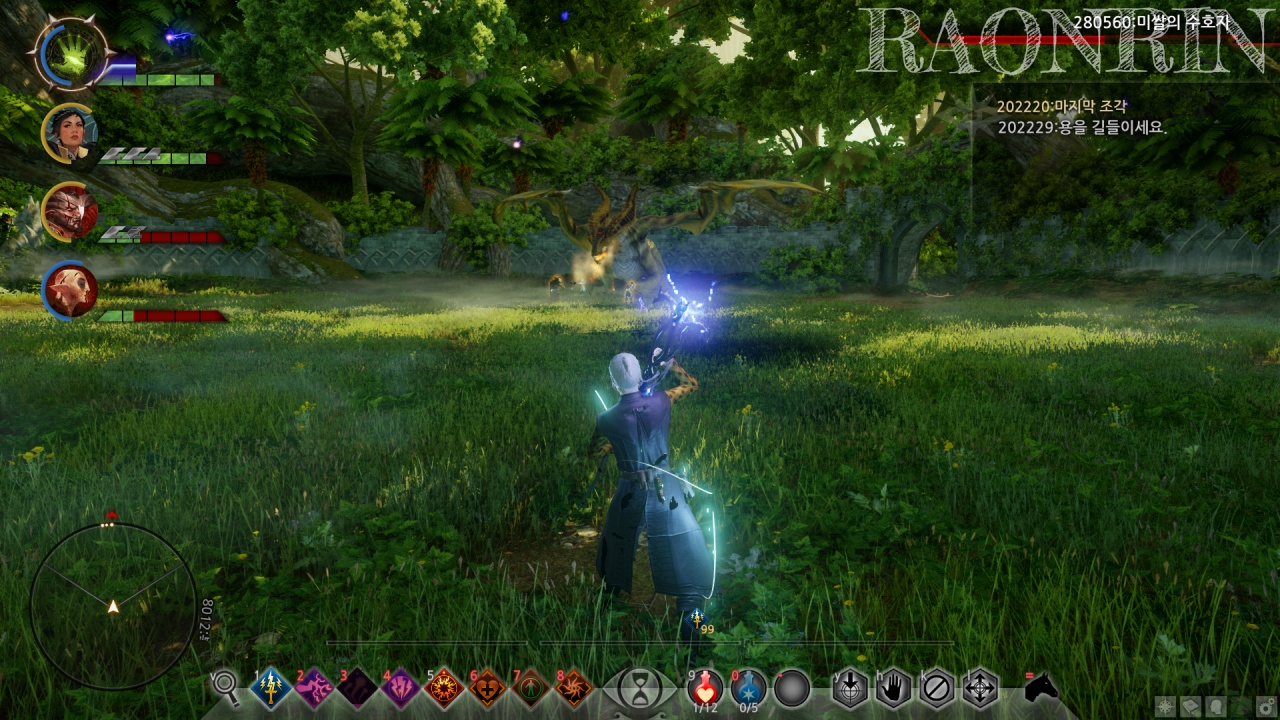This screenshot has width=1280, height=720.
Task: Use the pink swirl ability in slot 2
Action: pyautogui.click(x=313, y=688)
